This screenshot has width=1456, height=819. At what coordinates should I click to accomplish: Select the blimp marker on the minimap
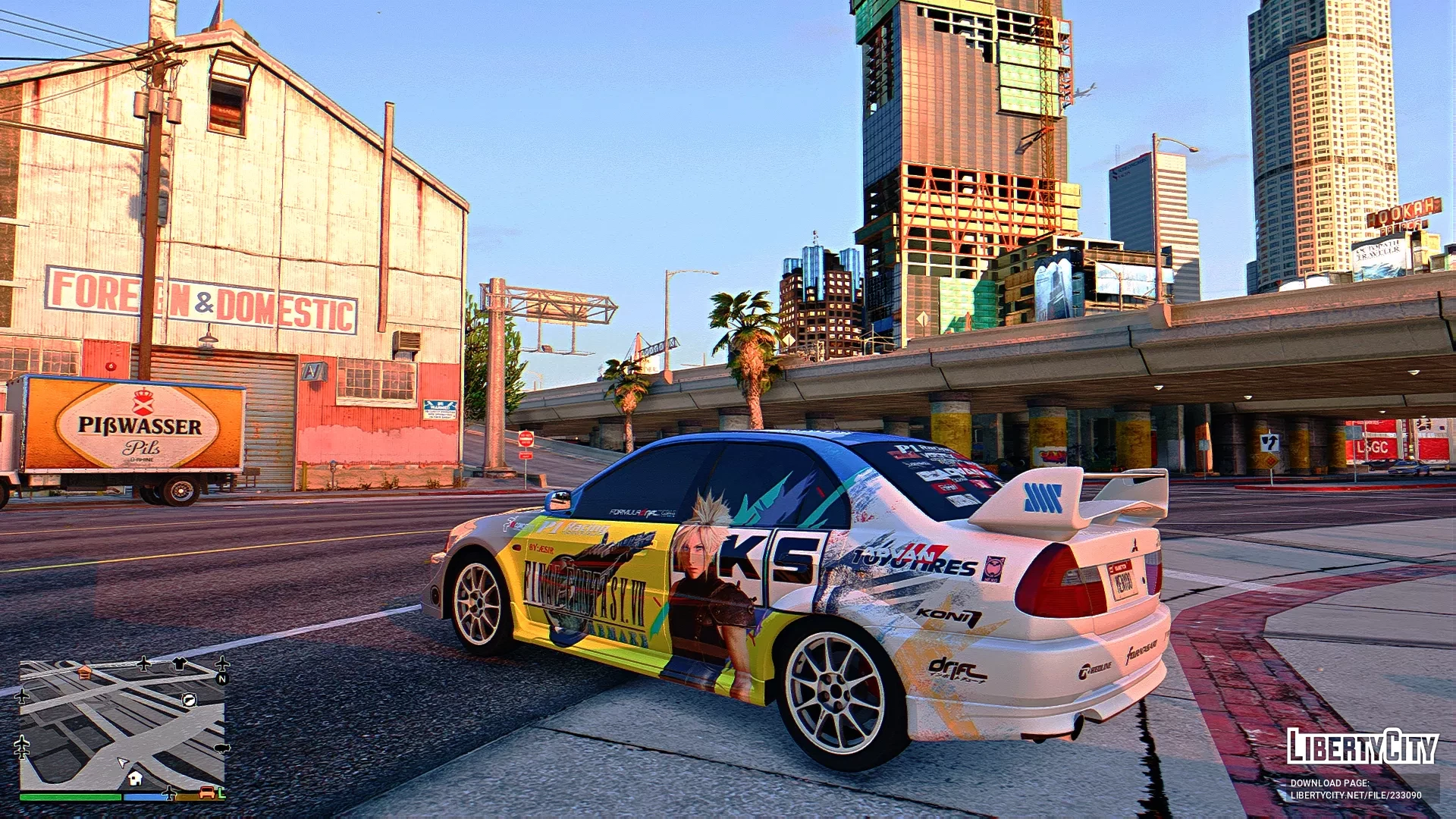221,748
